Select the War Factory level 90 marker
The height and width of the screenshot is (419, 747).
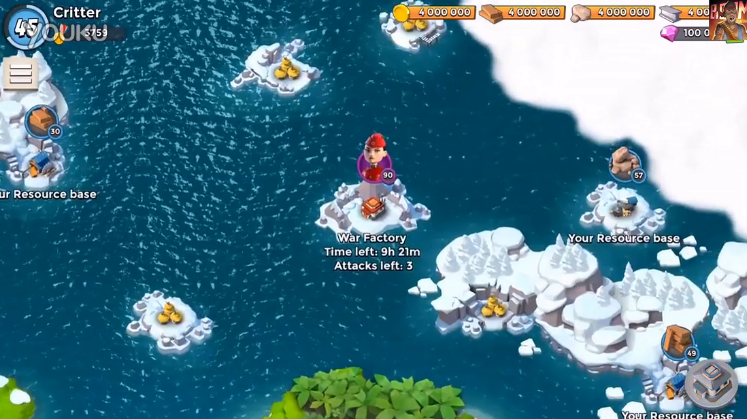[x=375, y=162]
